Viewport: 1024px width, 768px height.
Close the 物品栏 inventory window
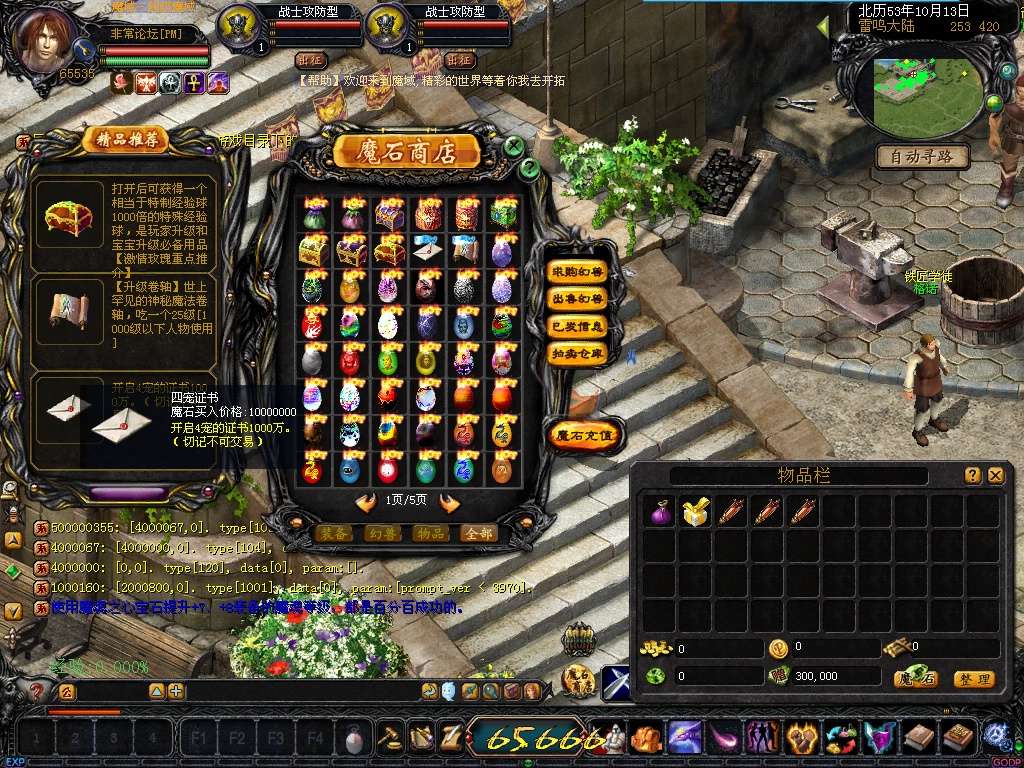[x=995, y=476]
